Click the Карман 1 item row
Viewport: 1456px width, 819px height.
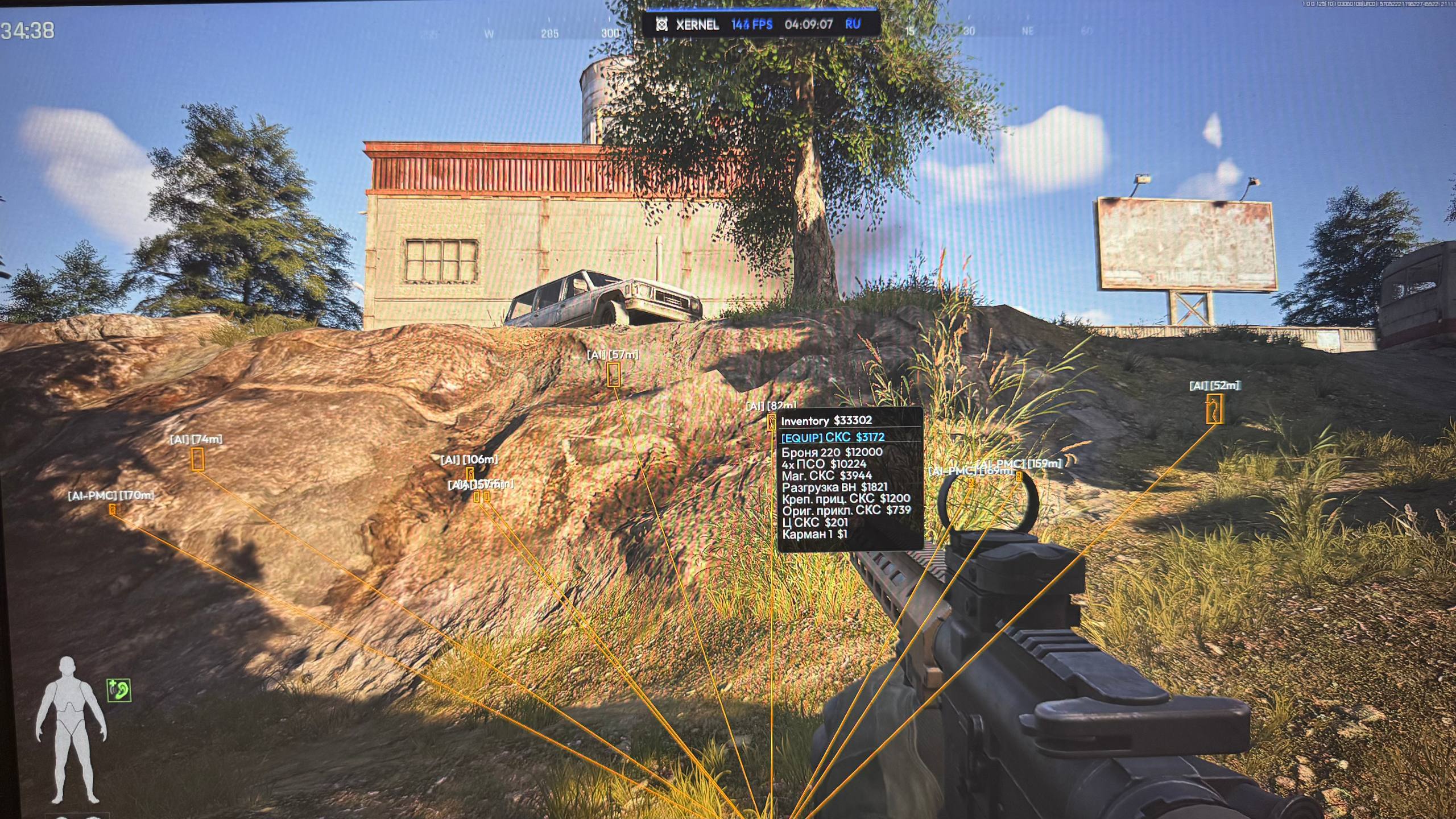pyautogui.click(x=814, y=534)
